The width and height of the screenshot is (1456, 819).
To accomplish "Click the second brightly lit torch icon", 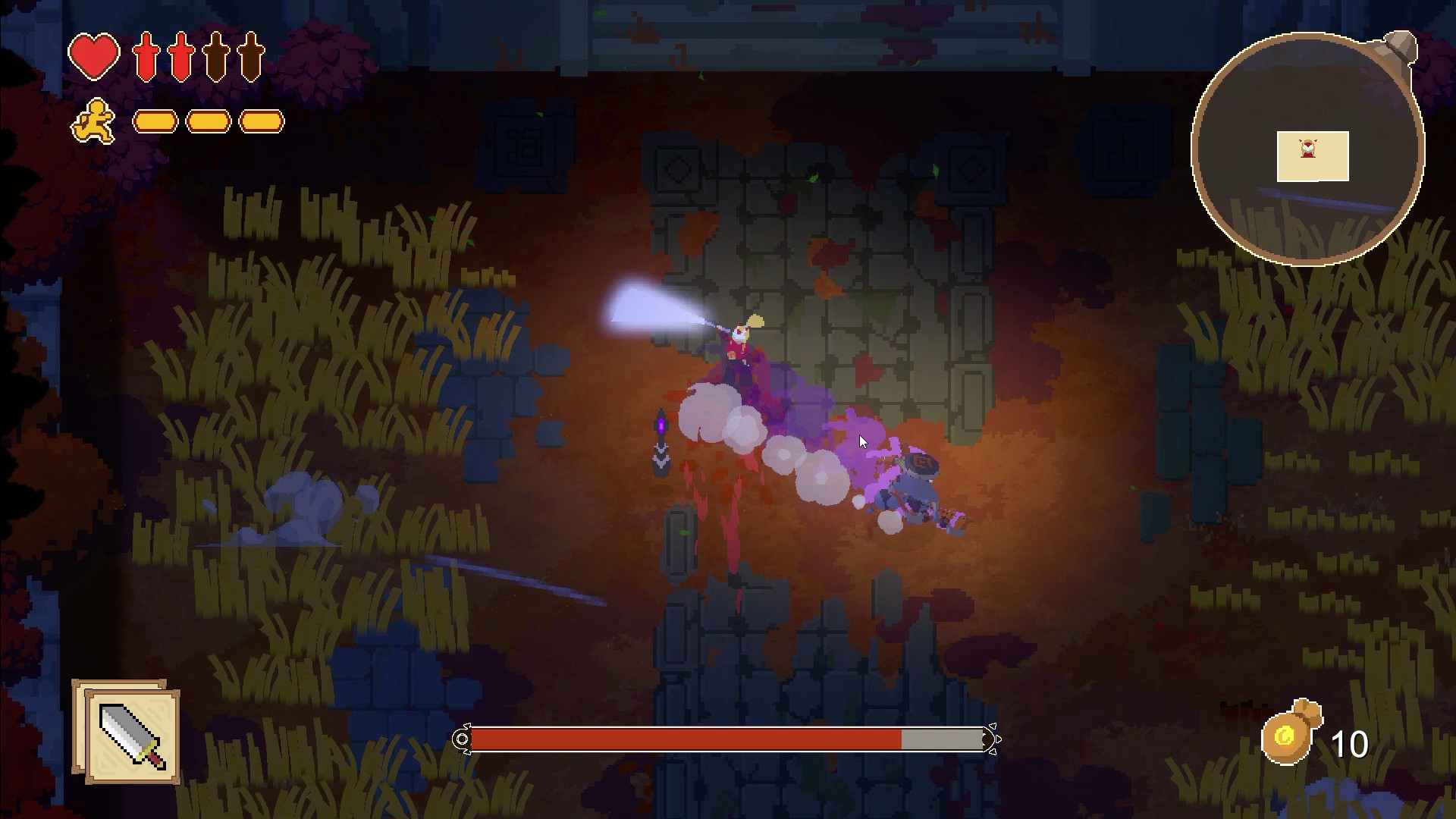I will [180, 55].
